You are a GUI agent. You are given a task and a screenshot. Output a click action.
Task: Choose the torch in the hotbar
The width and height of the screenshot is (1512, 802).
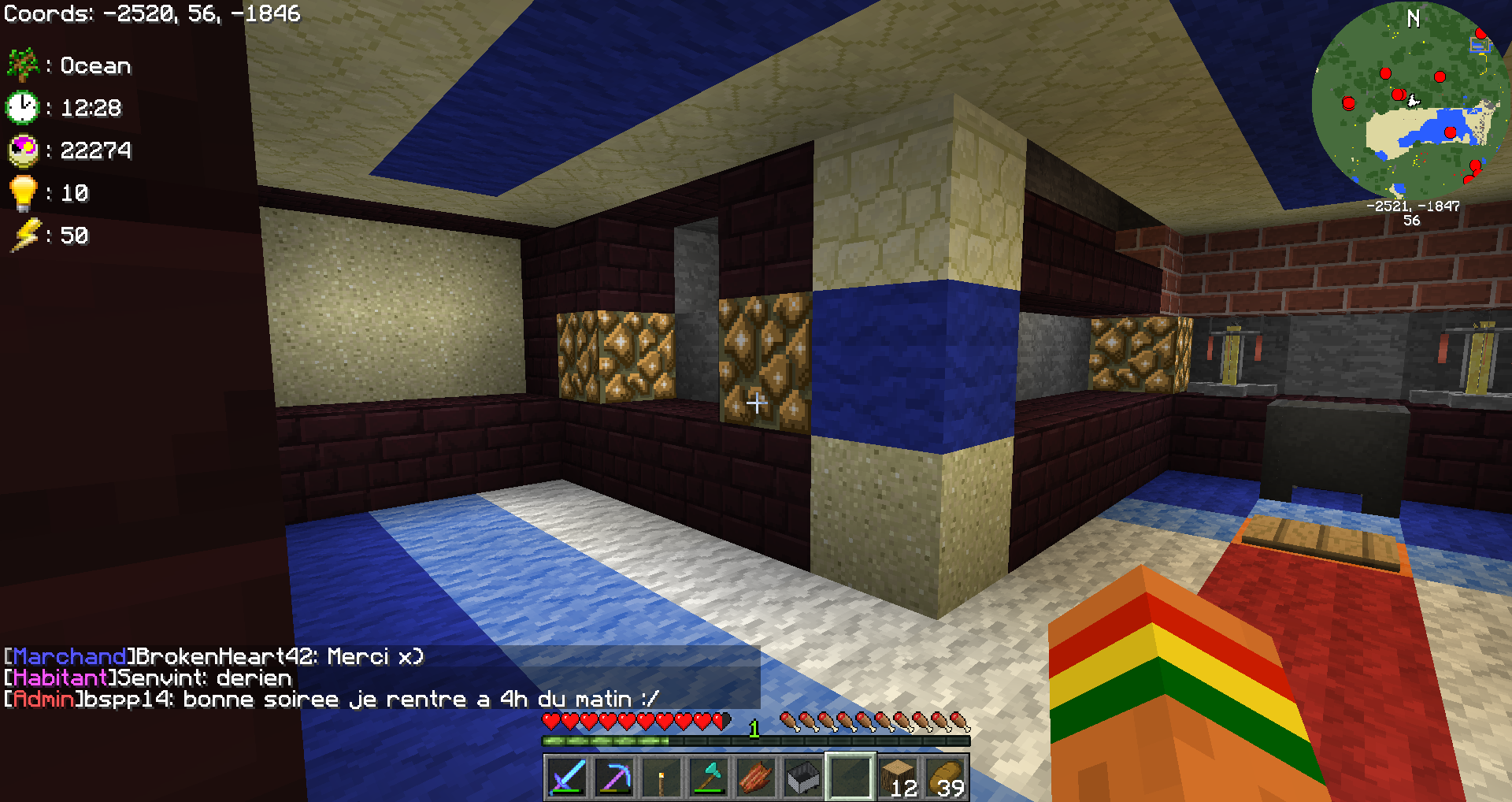[661, 777]
